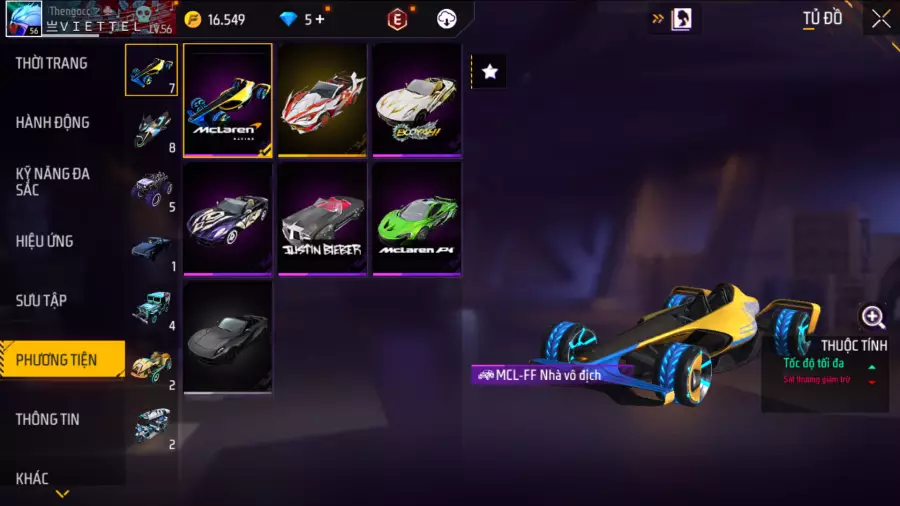Screen dimensions: 900x506
Task: Add diamonds with the plus button
Action: pyautogui.click(x=320, y=19)
